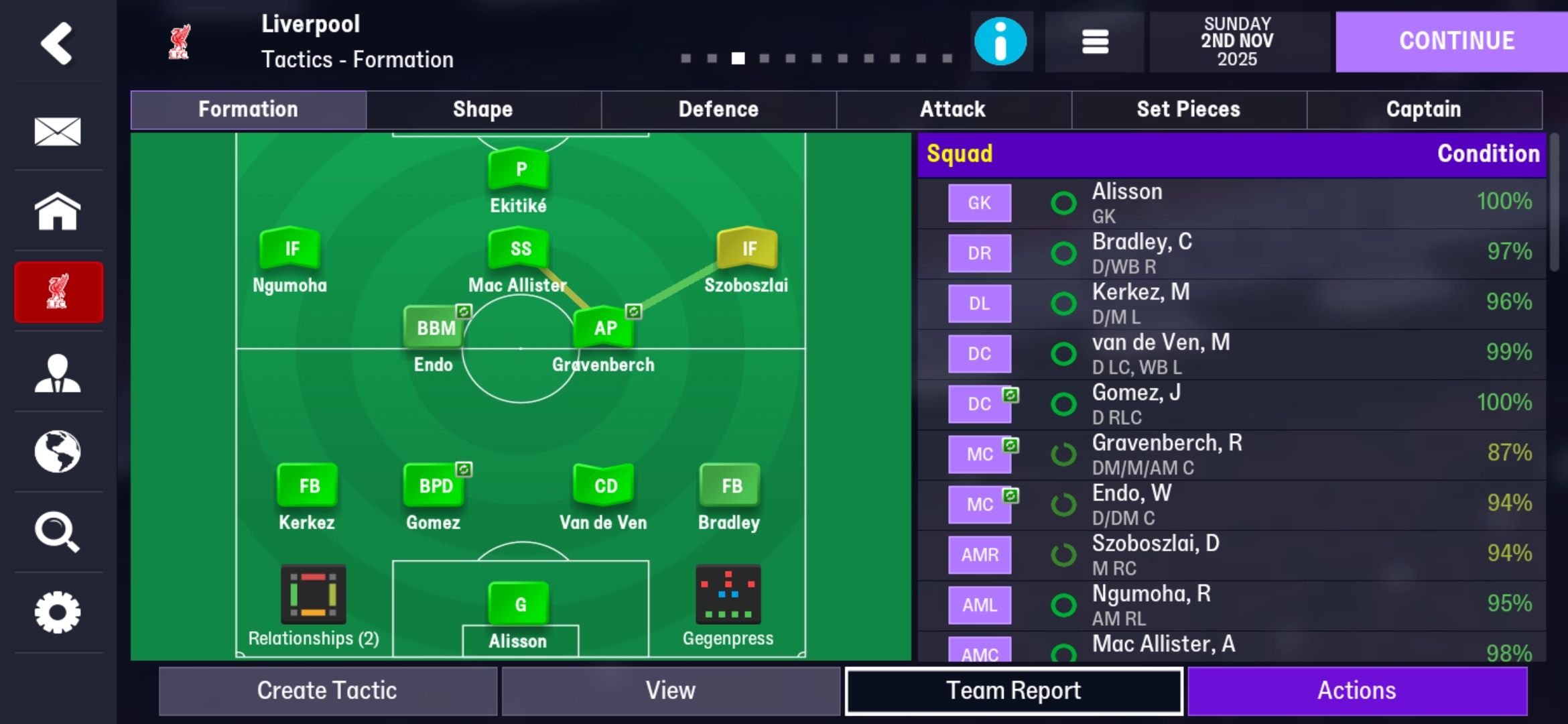Open the settings gear icon

(x=58, y=613)
